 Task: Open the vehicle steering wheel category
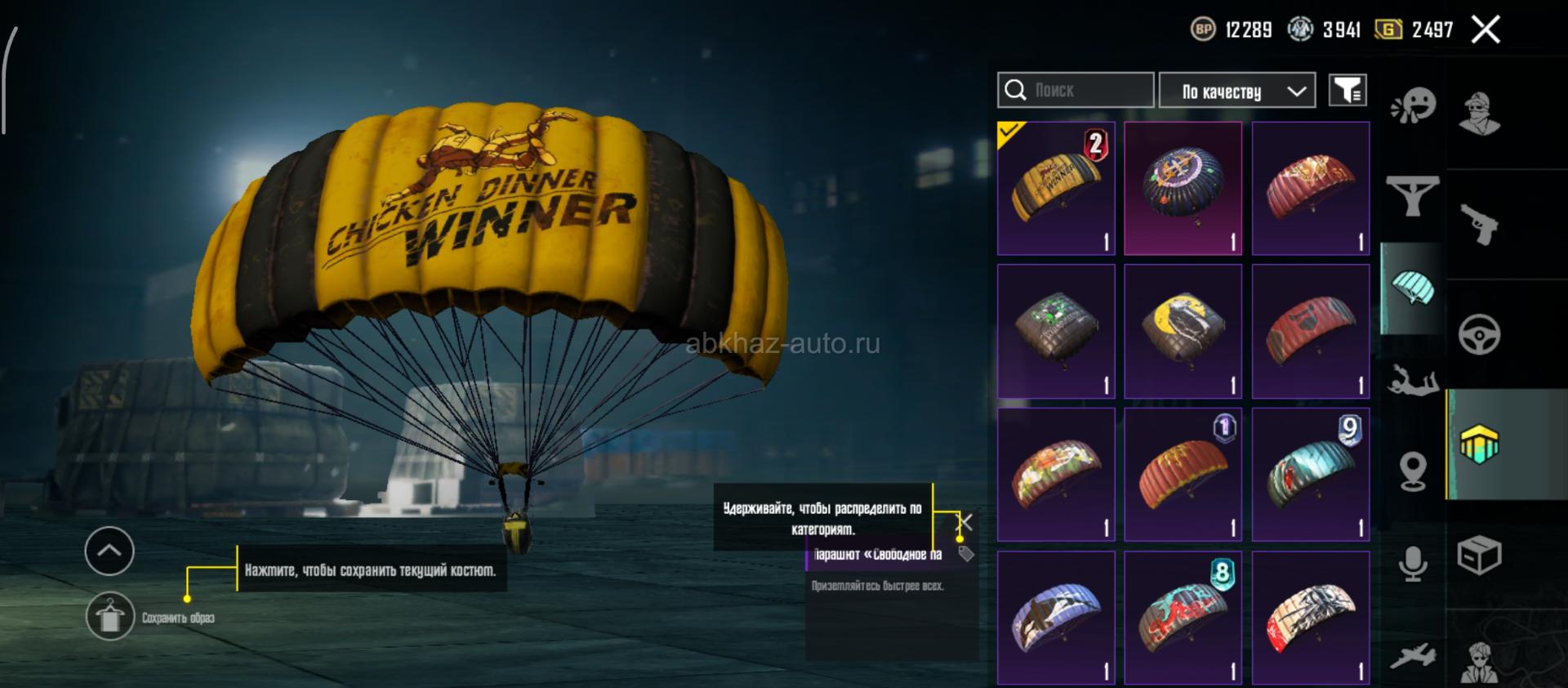tap(1479, 333)
